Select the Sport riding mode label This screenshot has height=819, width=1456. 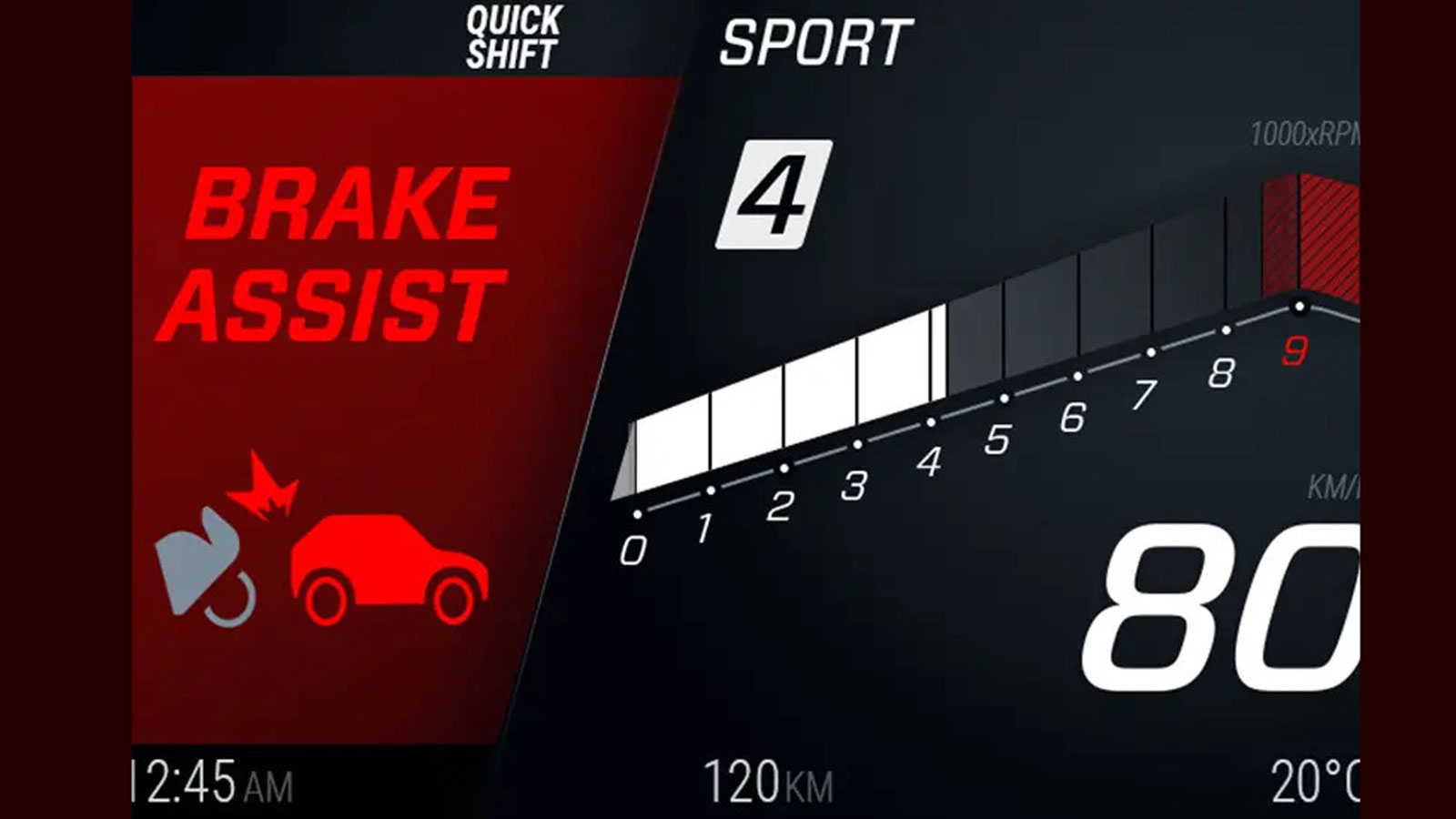(814, 42)
